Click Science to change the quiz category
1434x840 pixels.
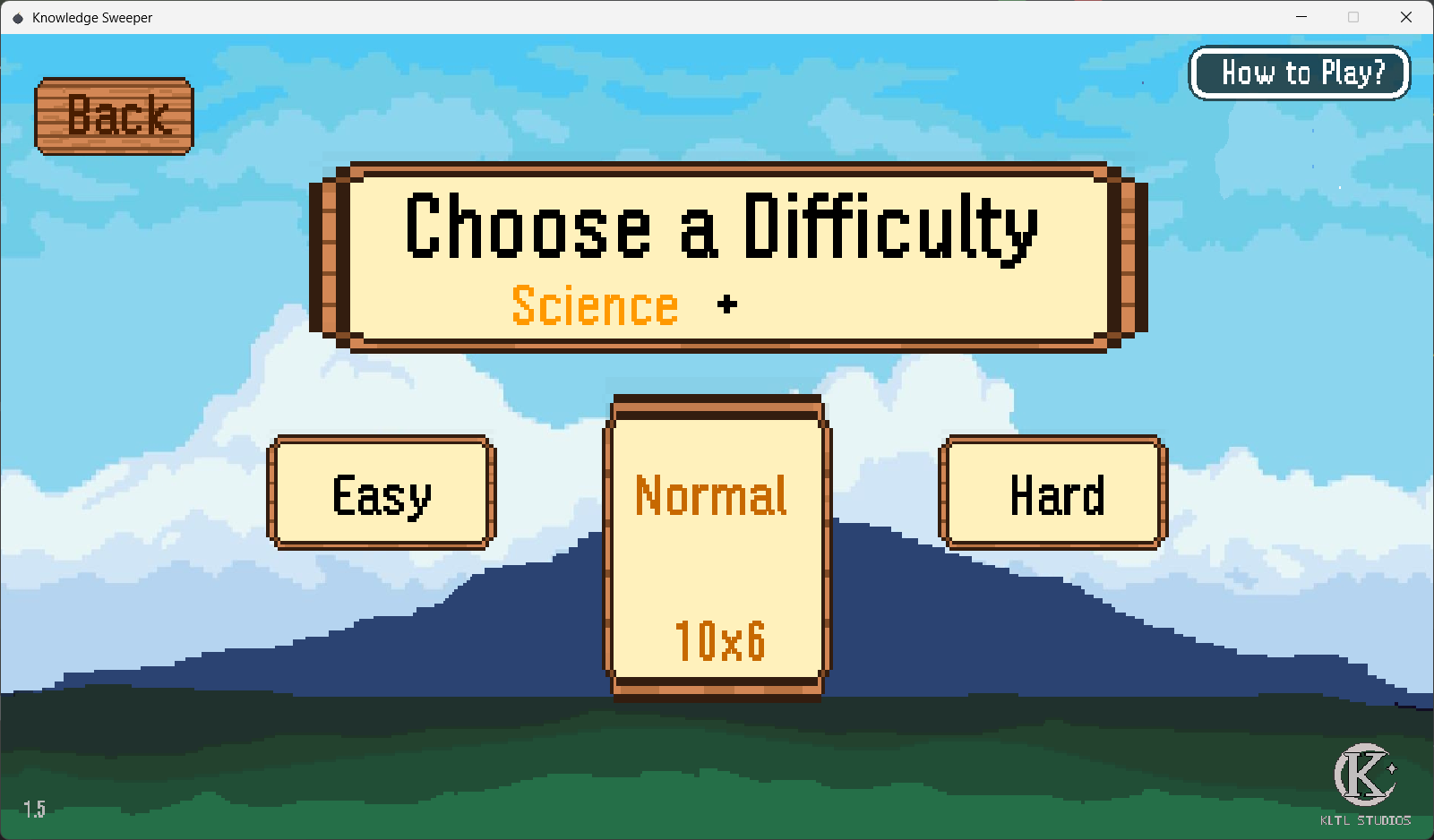(x=594, y=305)
